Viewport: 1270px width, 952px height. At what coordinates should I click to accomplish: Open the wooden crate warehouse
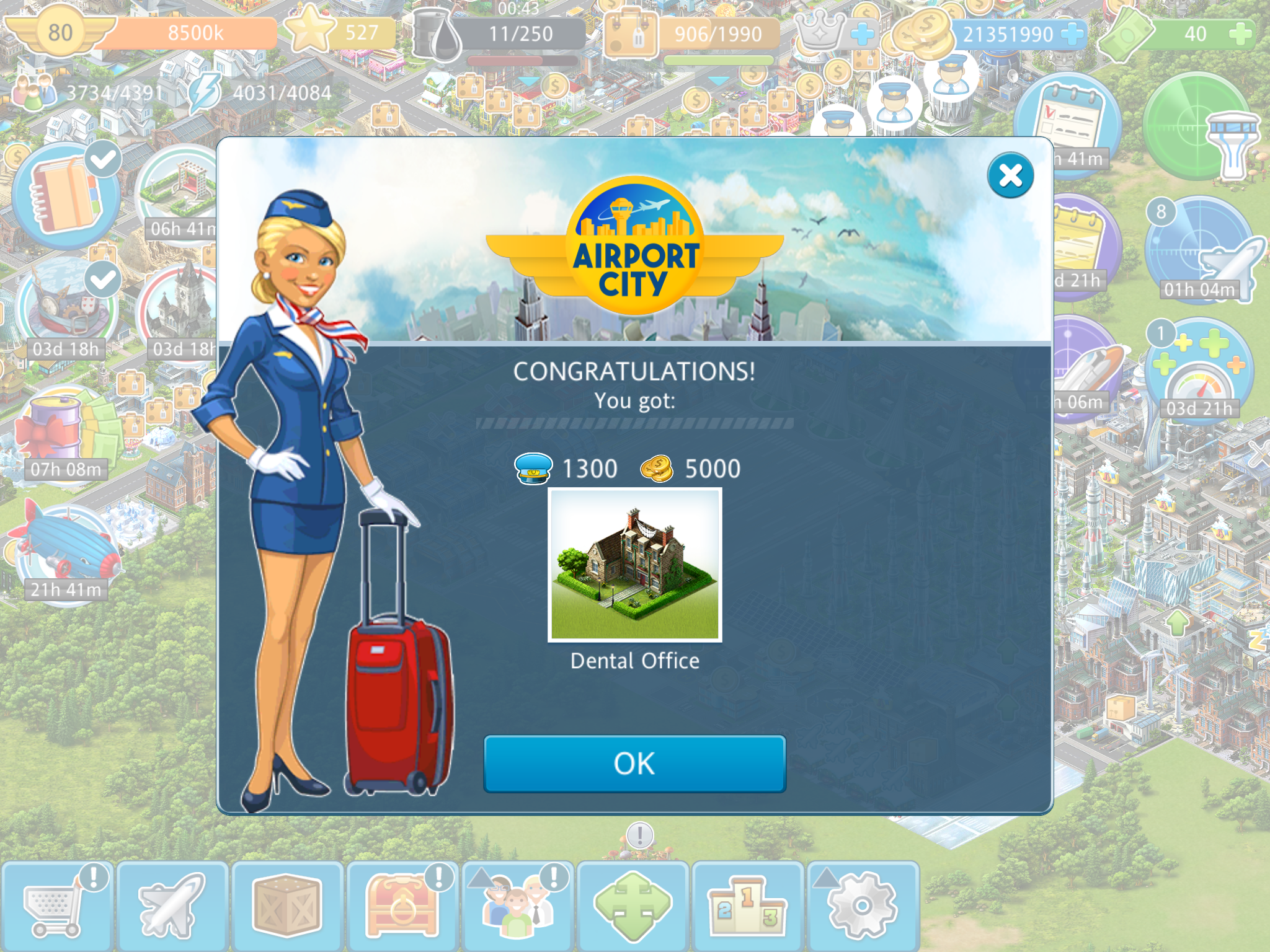point(287,906)
